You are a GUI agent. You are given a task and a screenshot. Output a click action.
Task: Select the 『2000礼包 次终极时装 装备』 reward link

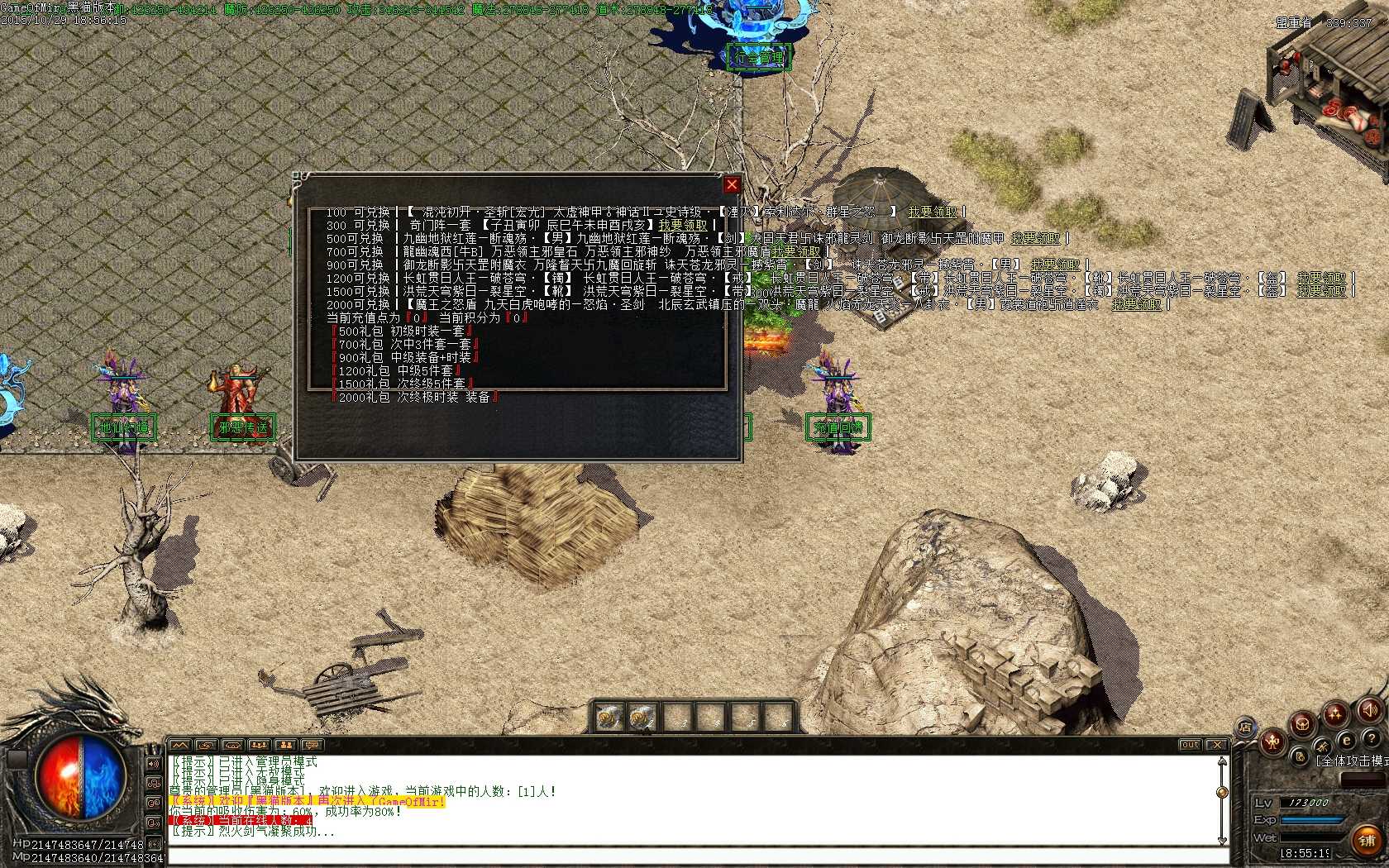click(x=413, y=396)
